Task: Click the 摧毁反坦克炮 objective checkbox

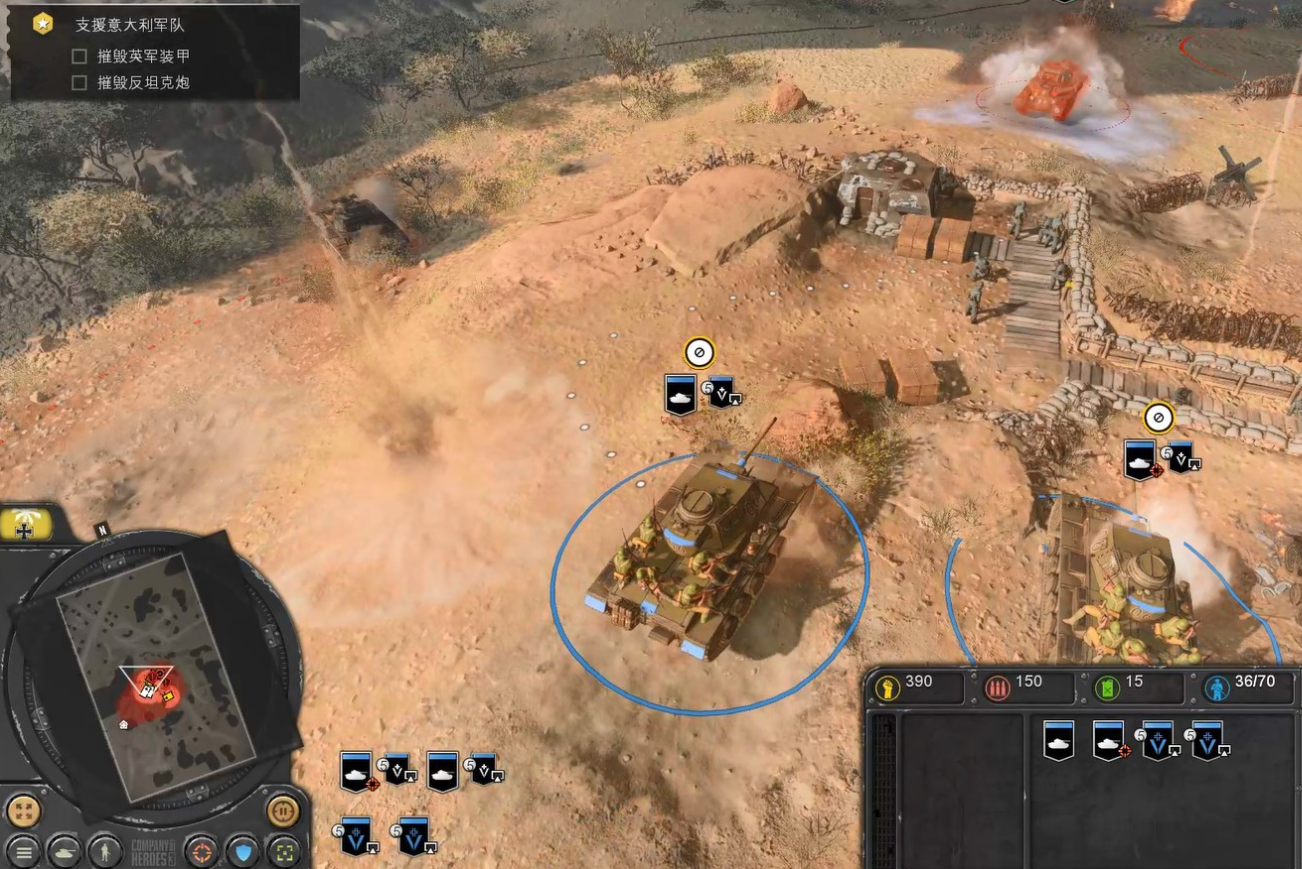Action: [x=80, y=83]
